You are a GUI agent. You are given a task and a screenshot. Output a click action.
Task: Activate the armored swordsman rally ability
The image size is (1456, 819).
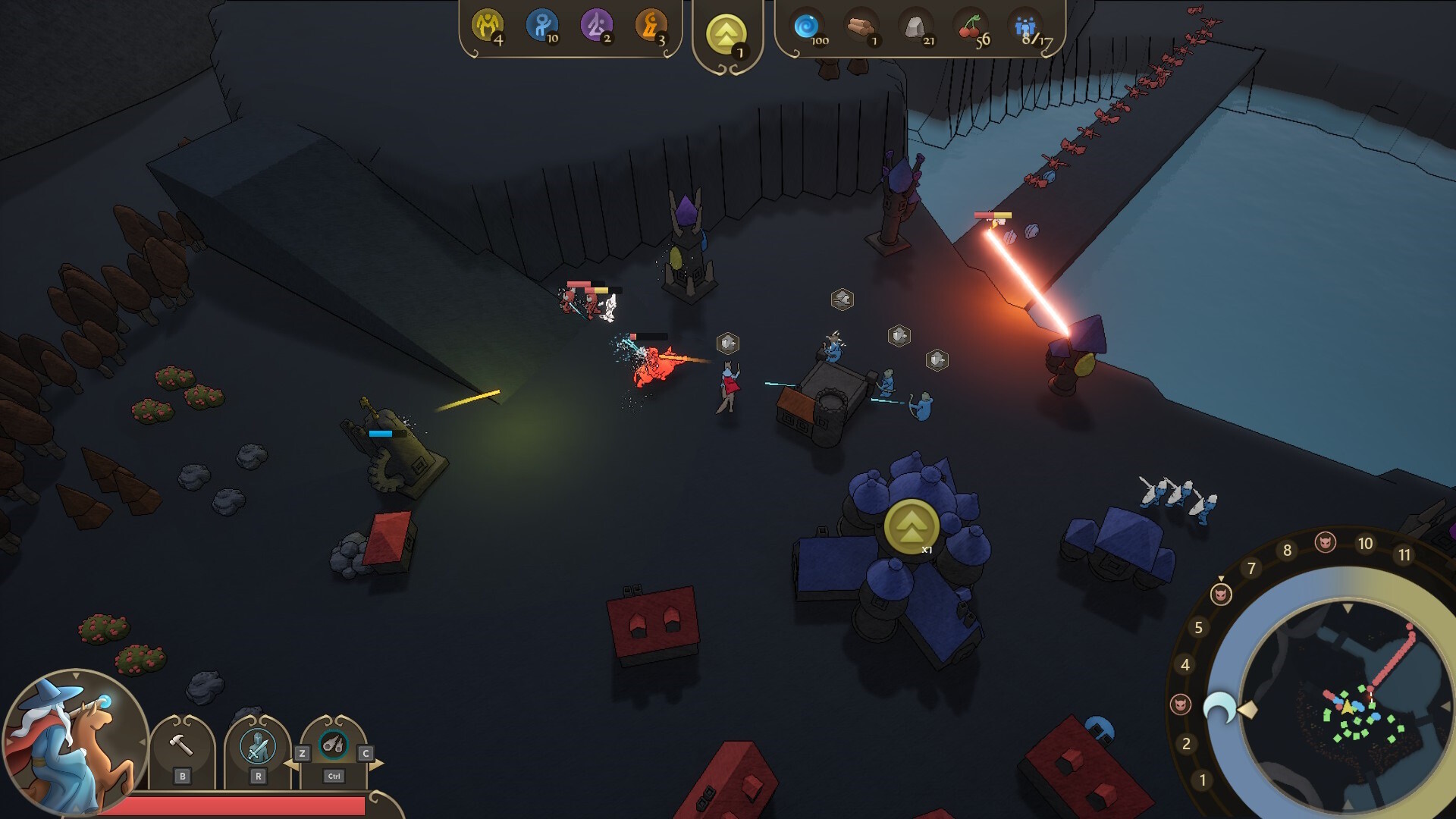258,746
